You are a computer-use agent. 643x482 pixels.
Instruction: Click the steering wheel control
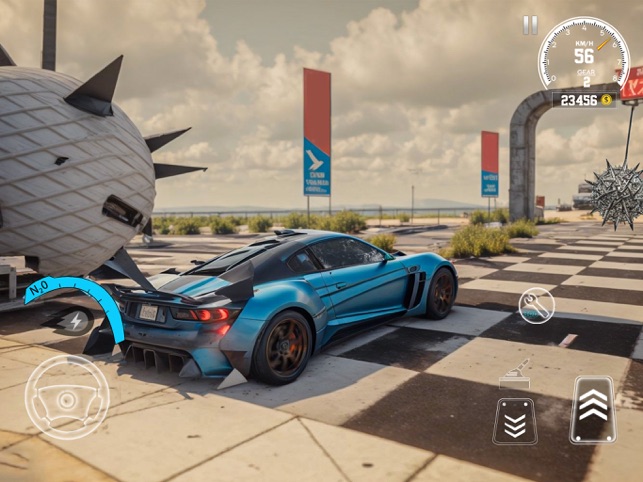pos(67,397)
